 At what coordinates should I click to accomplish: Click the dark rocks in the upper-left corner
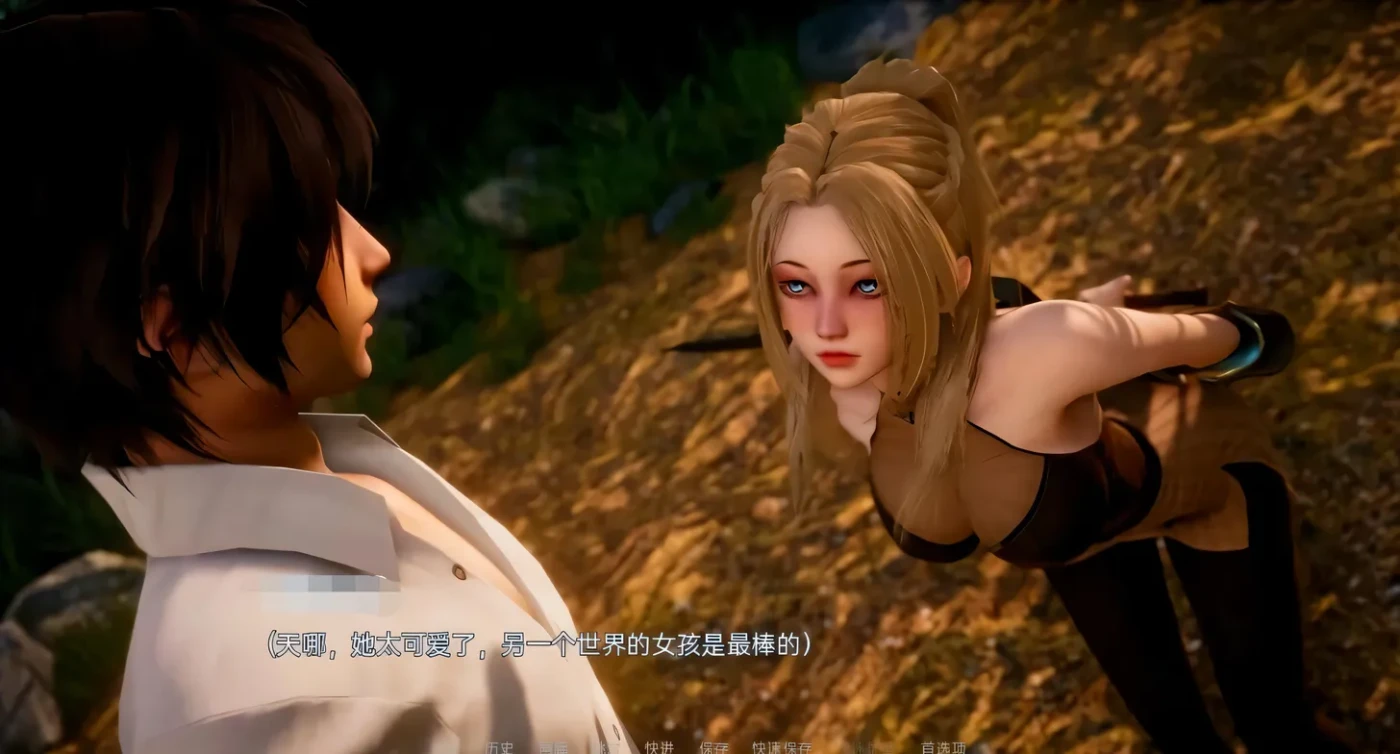[60, 60]
